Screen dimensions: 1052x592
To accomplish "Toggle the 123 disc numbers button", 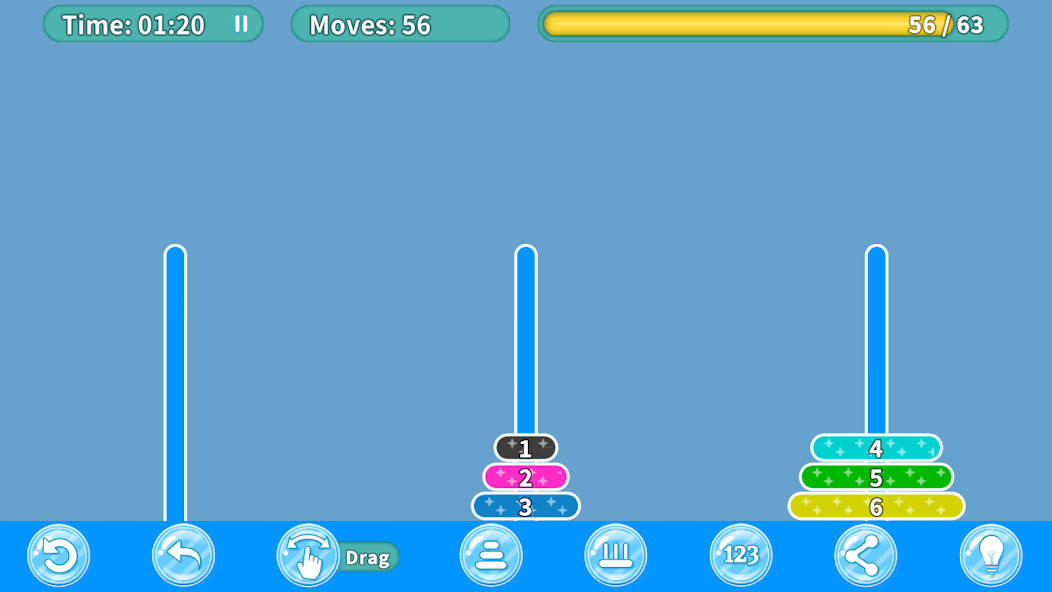I will coord(740,555).
